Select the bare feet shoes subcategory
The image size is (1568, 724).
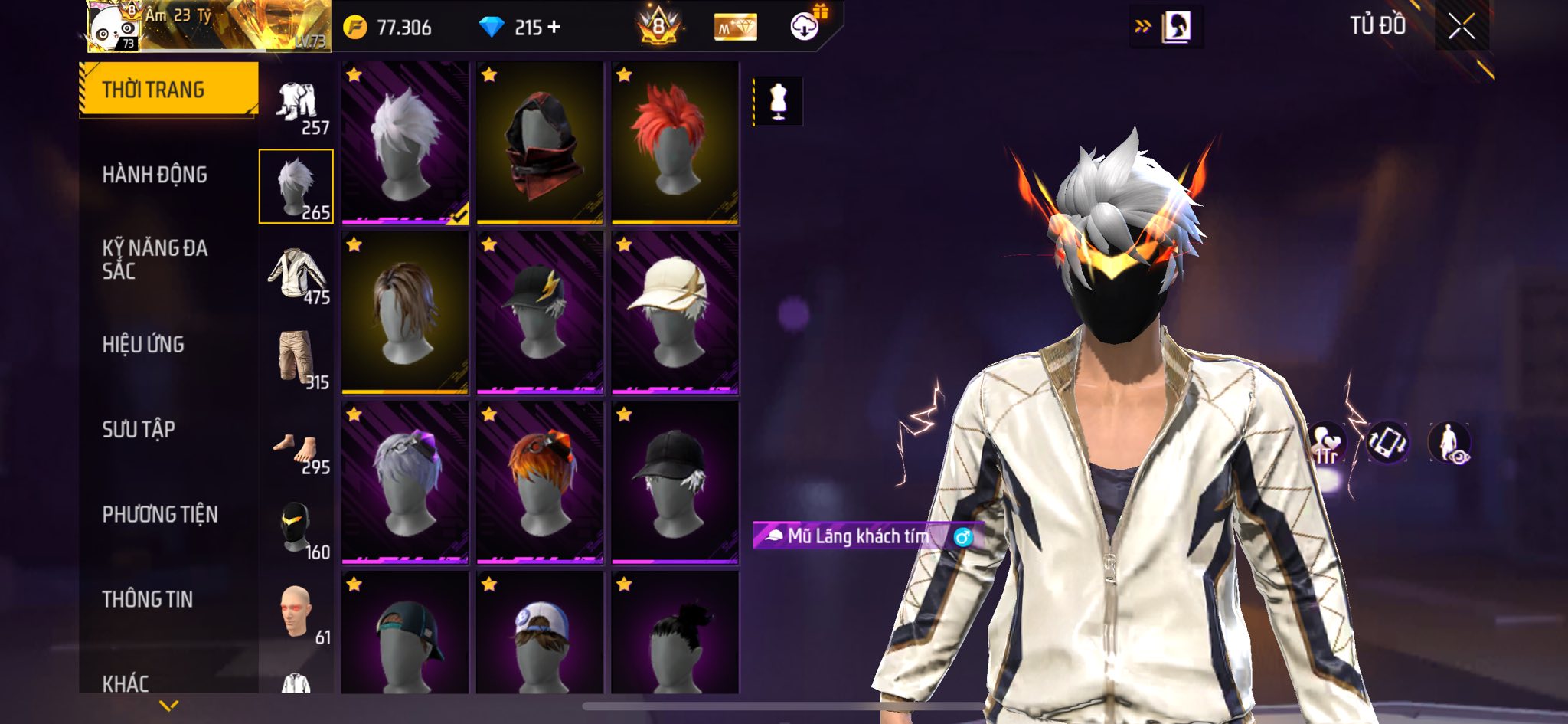coord(297,450)
